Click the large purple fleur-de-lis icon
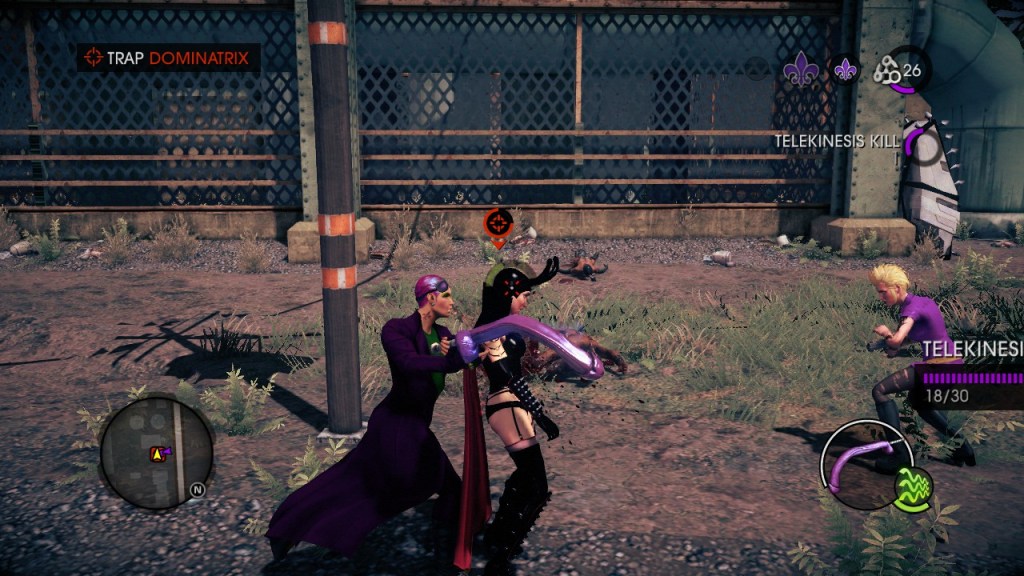This screenshot has height=576, width=1024. pos(800,68)
